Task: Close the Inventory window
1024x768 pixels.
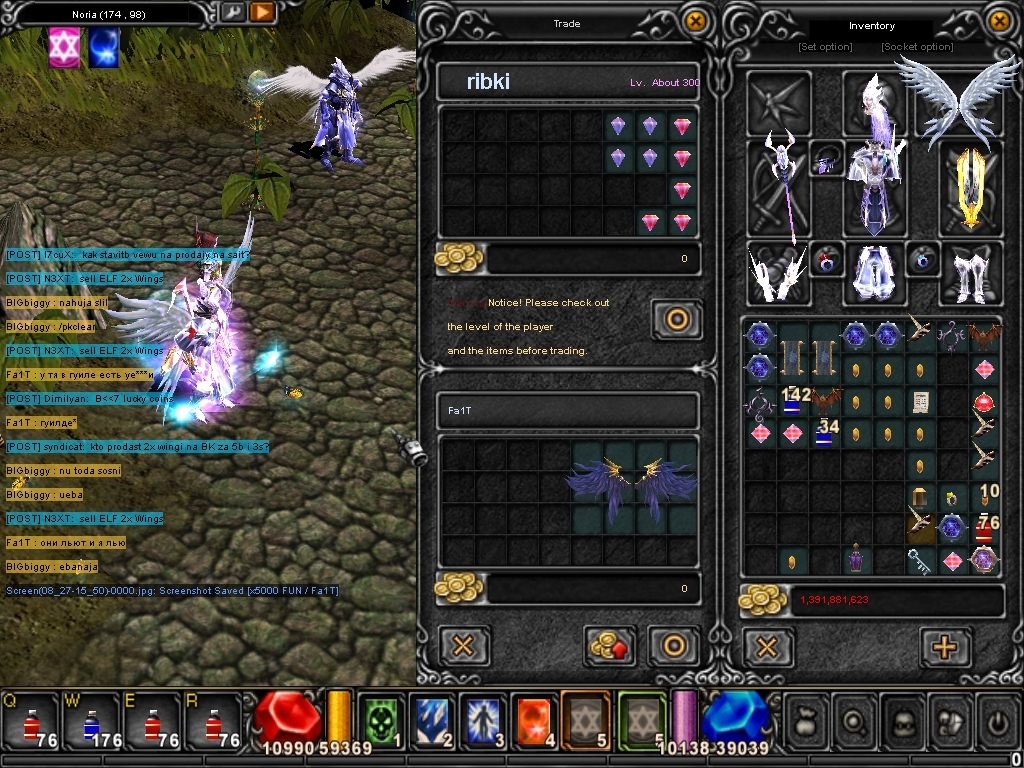Action: [999, 20]
